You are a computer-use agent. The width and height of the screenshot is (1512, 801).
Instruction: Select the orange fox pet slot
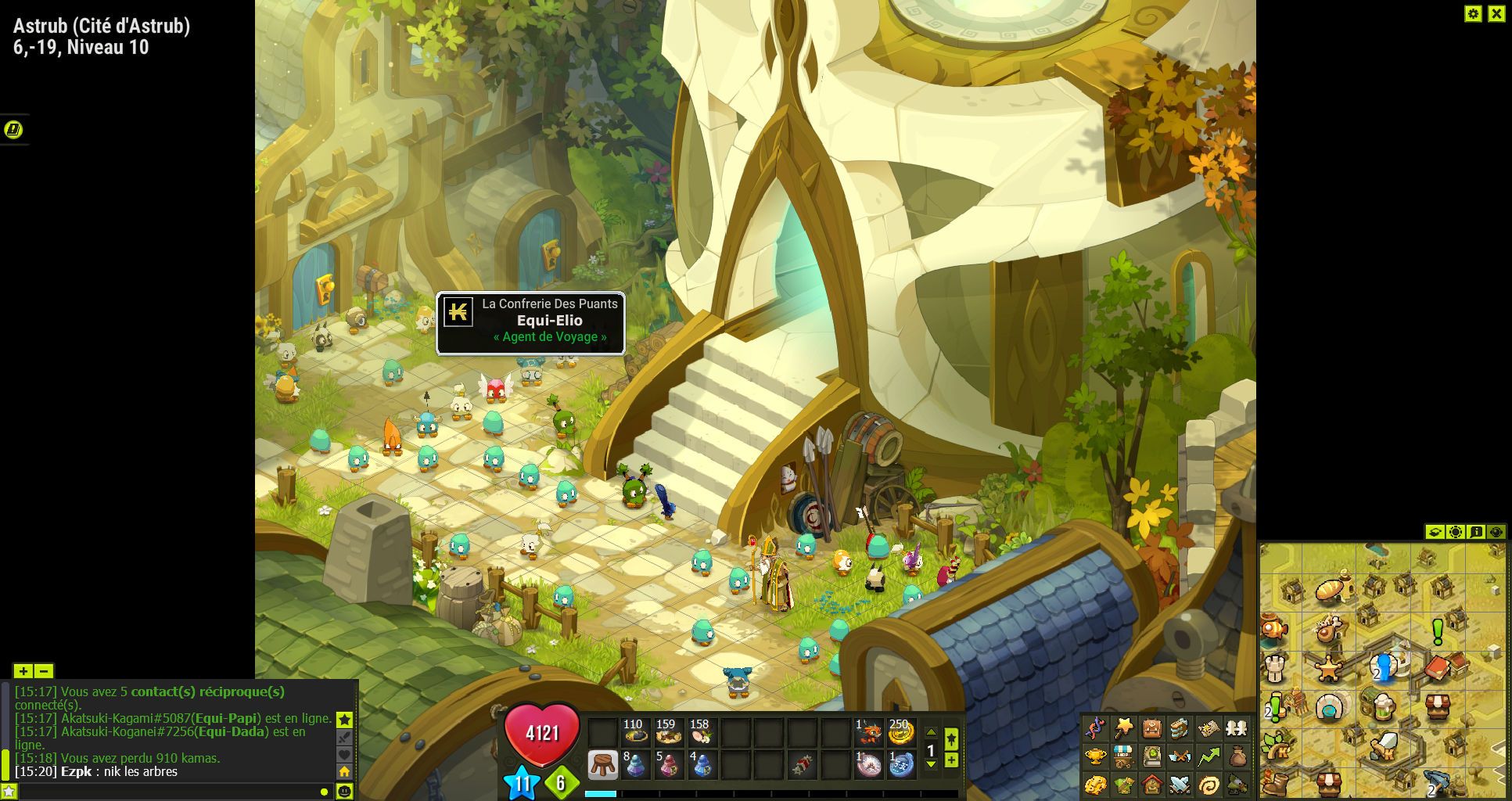click(x=868, y=733)
